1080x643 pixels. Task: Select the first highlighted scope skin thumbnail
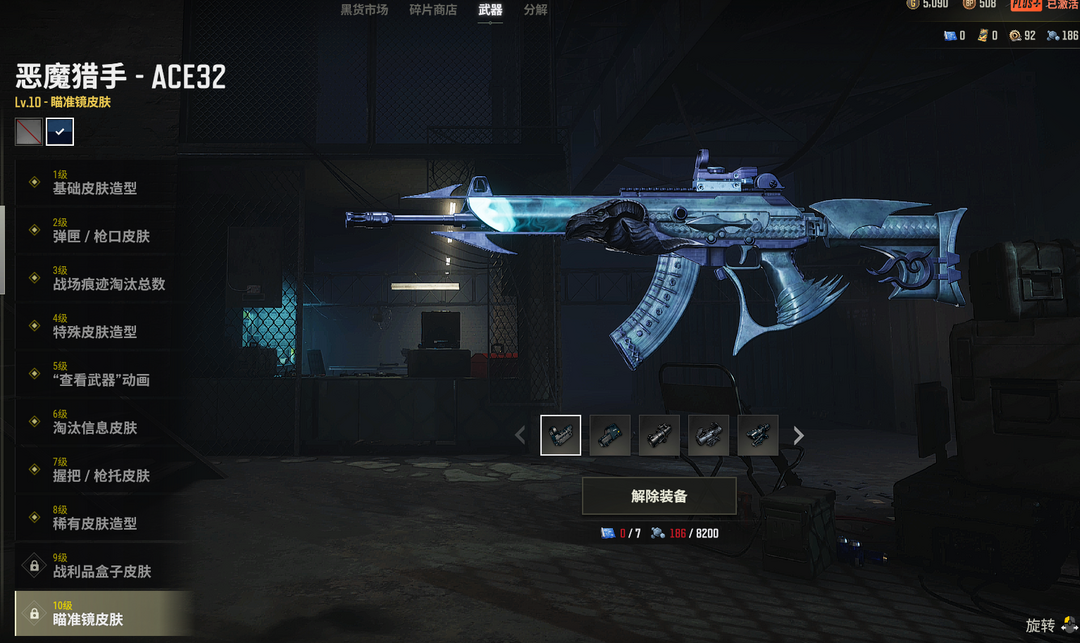point(561,435)
